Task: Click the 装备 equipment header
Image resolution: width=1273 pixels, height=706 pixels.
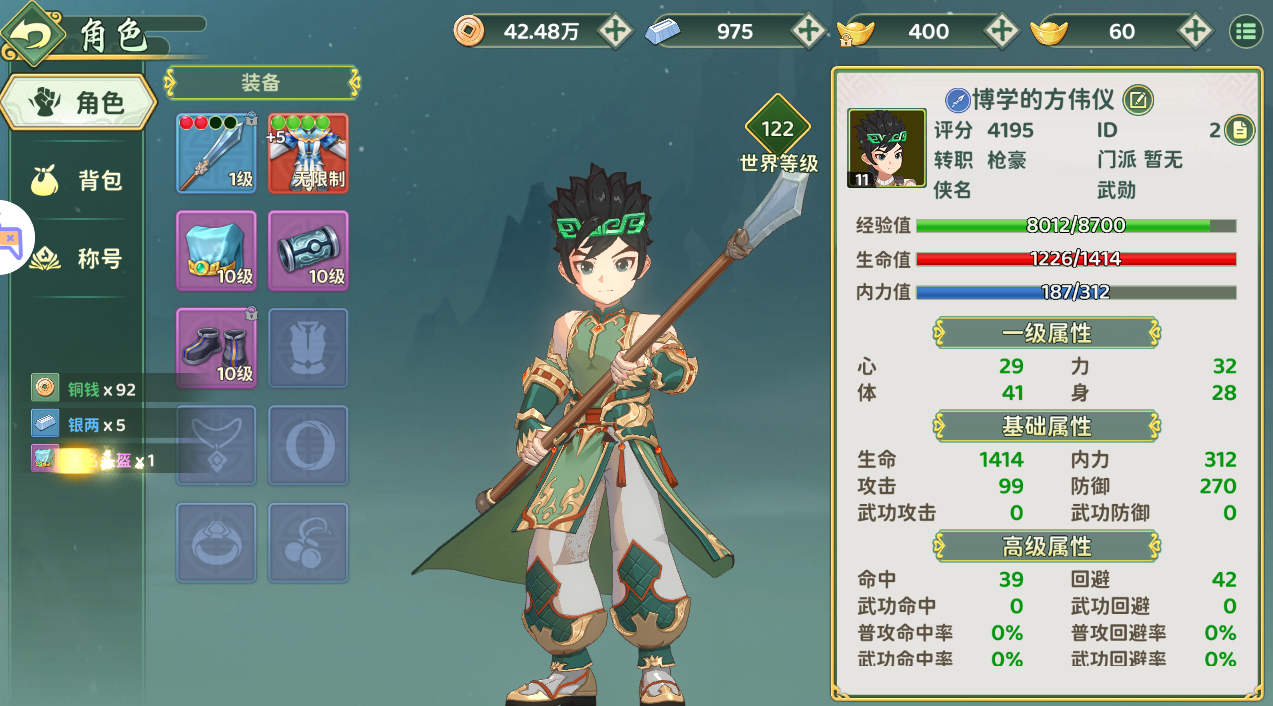Action: click(x=261, y=82)
